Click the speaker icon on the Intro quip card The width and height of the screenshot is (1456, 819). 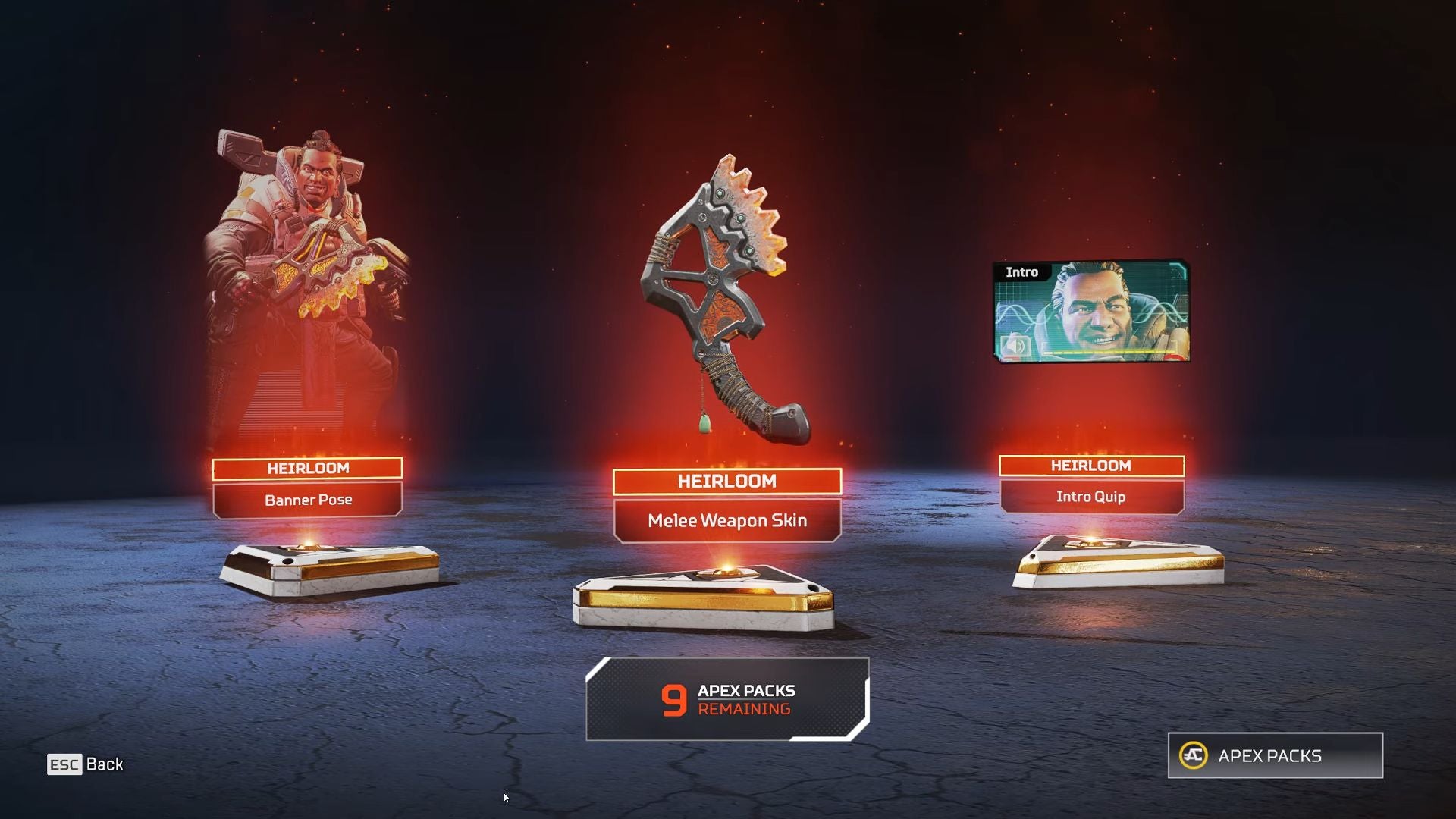point(1015,346)
